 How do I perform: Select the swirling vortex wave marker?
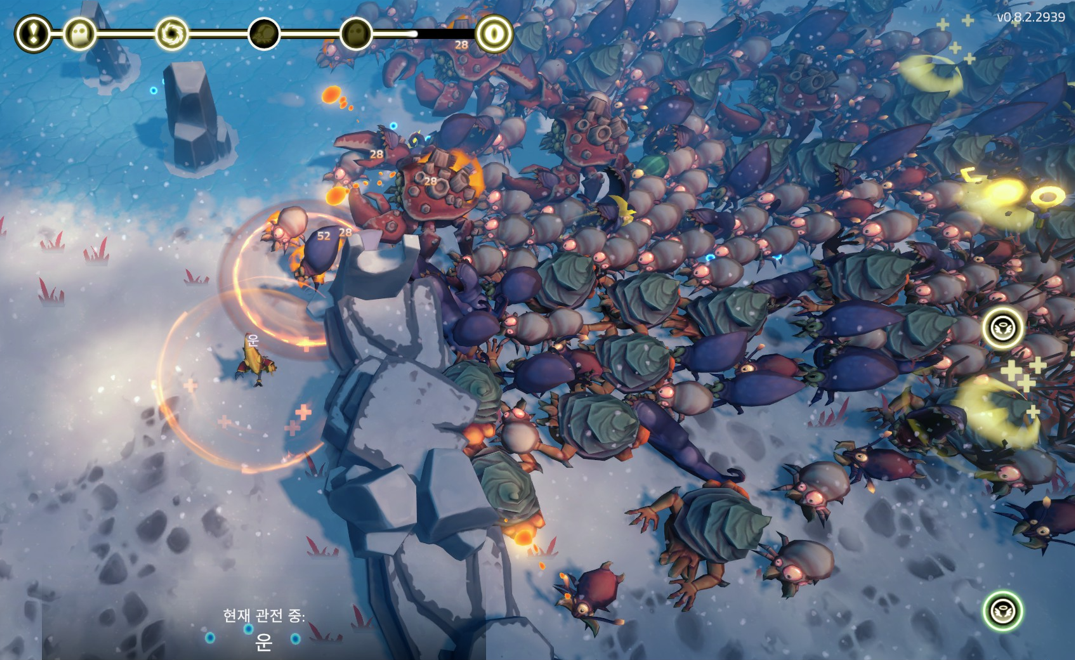pyautogui.click(x=171, y=34)
